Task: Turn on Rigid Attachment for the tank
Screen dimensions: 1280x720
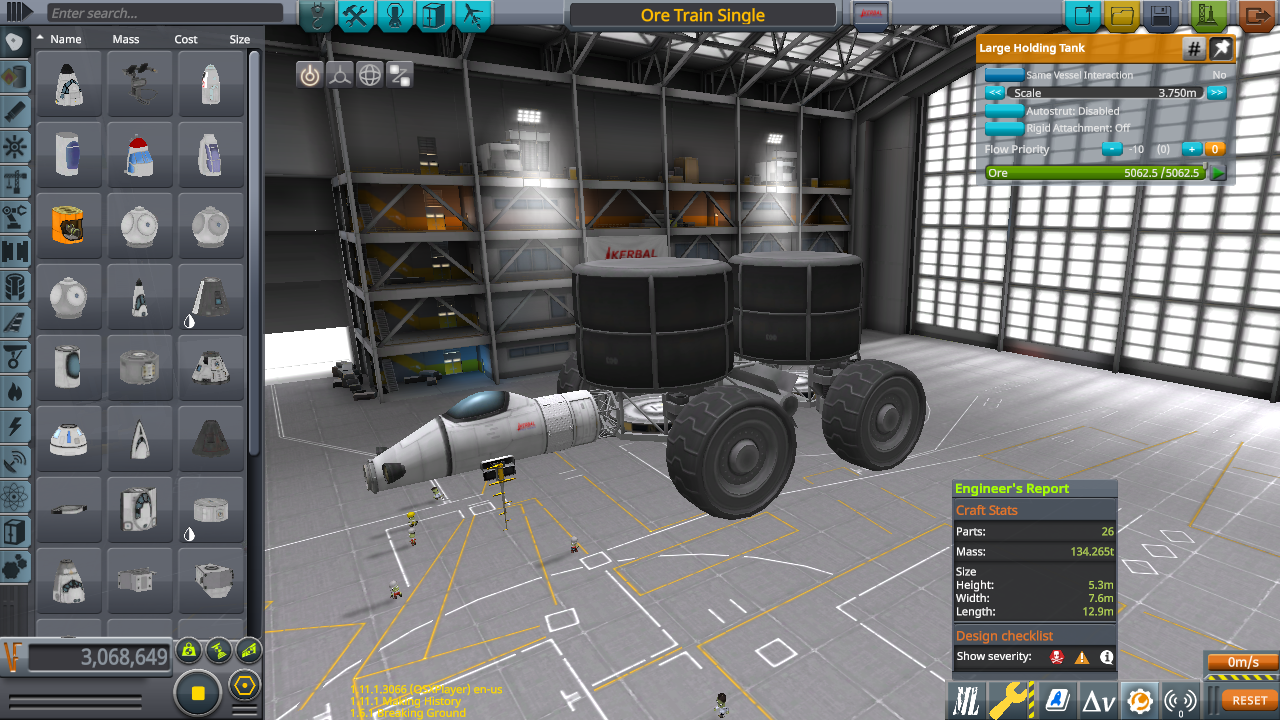Action: click(x=1004, y=127)
